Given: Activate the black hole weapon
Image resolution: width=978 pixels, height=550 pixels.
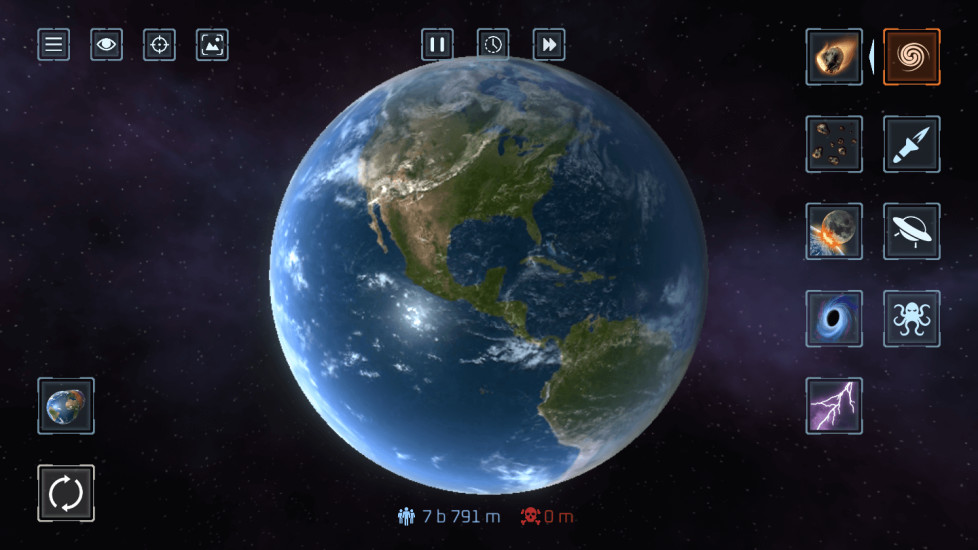Looking at the screenshot, I should [x=834, y=319].
